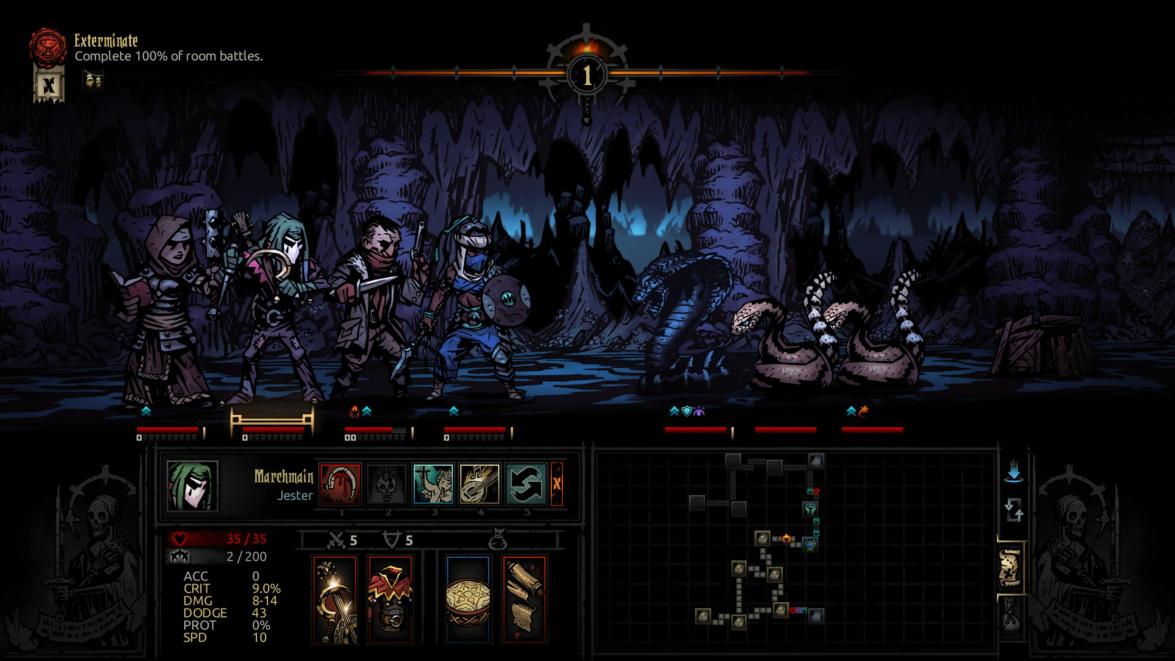Select the rolled scroll trinket slot

(x=524, y=598)
